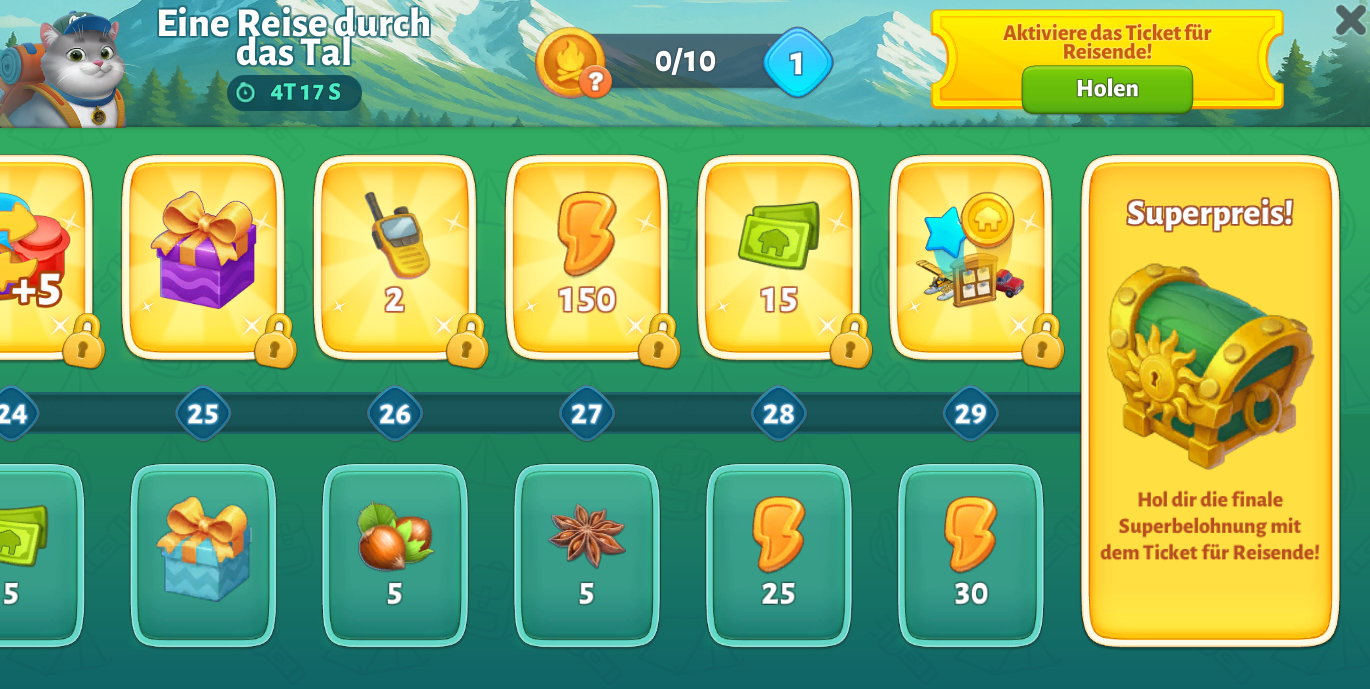The image size is (1370, 689).
Task: Tap the cat hiker mascot portrait
Action: (x=72, y=66)
